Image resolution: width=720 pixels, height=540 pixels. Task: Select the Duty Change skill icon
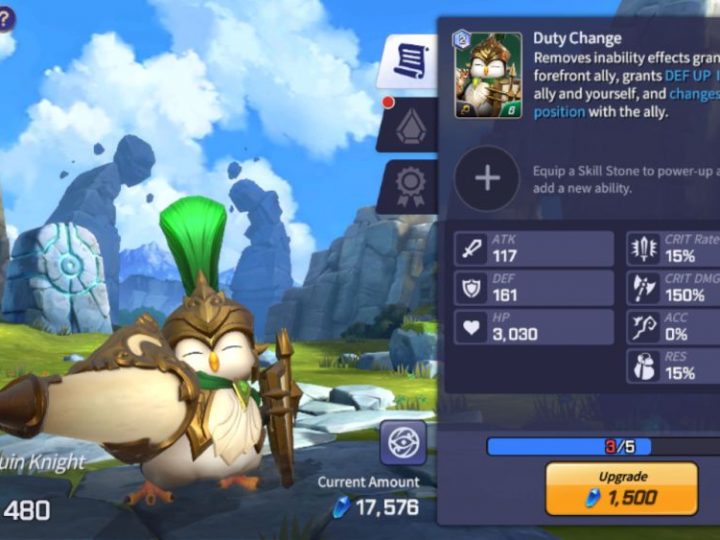click(x=488, y=76)
